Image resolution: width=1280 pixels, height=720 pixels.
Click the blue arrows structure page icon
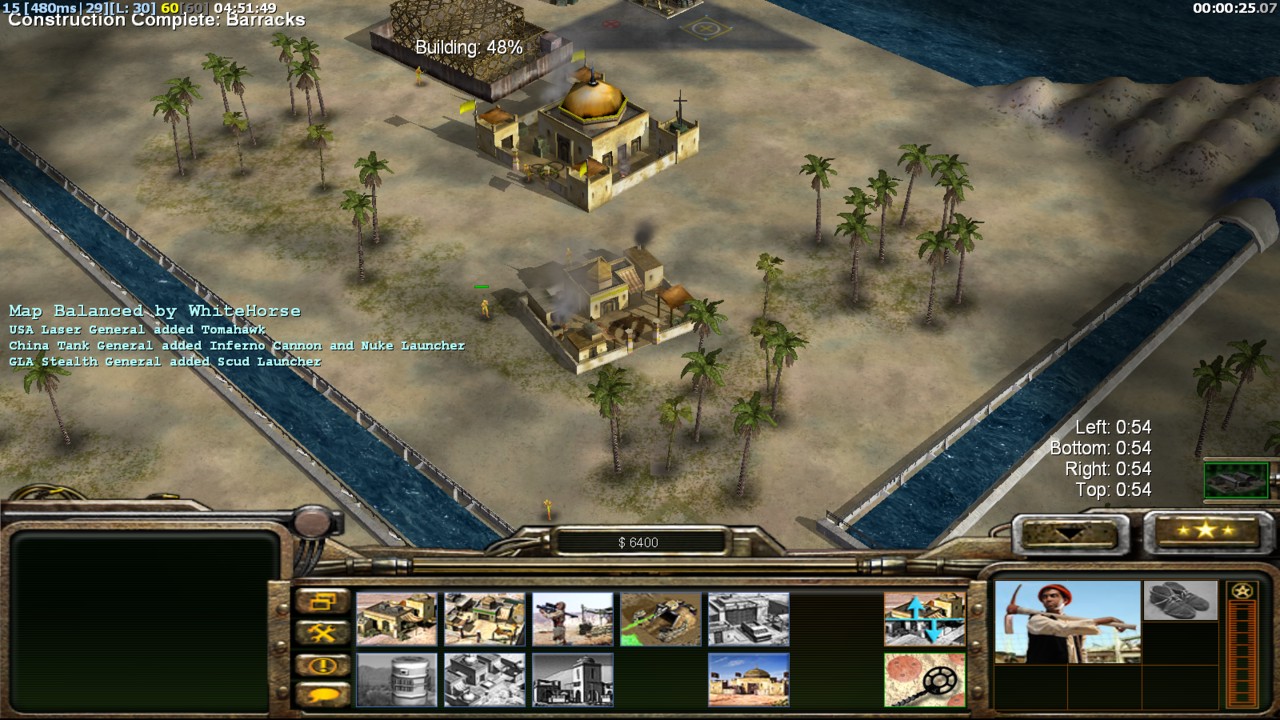tap(924, 619)
